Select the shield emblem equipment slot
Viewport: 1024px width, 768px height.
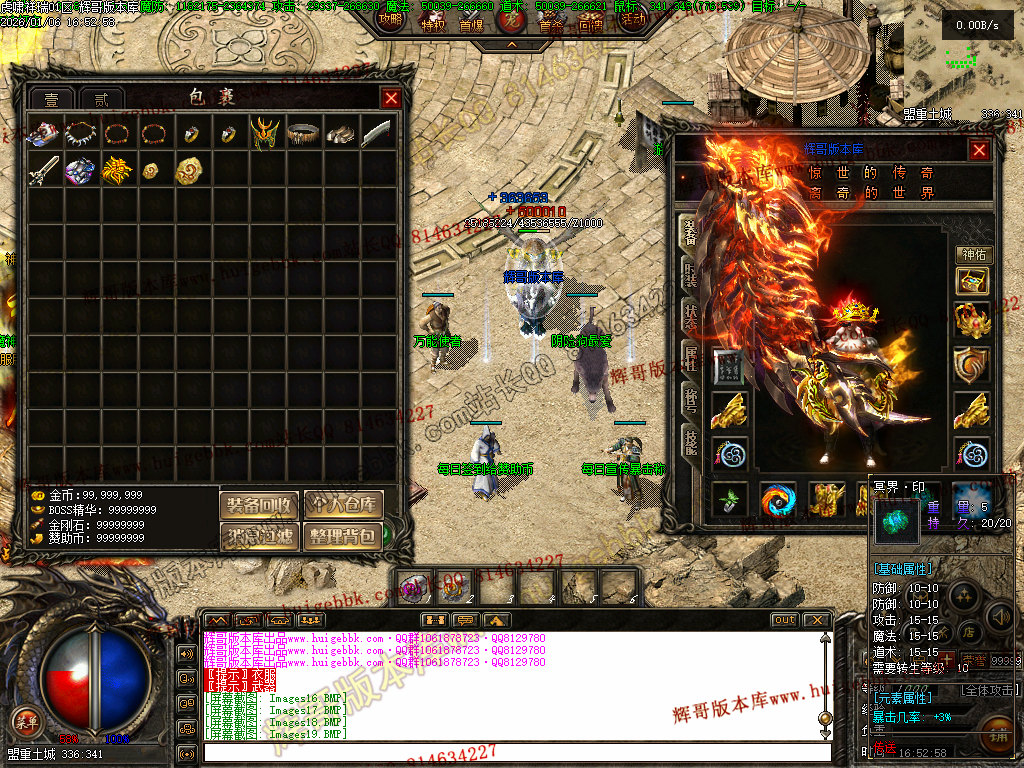point(972,367)
